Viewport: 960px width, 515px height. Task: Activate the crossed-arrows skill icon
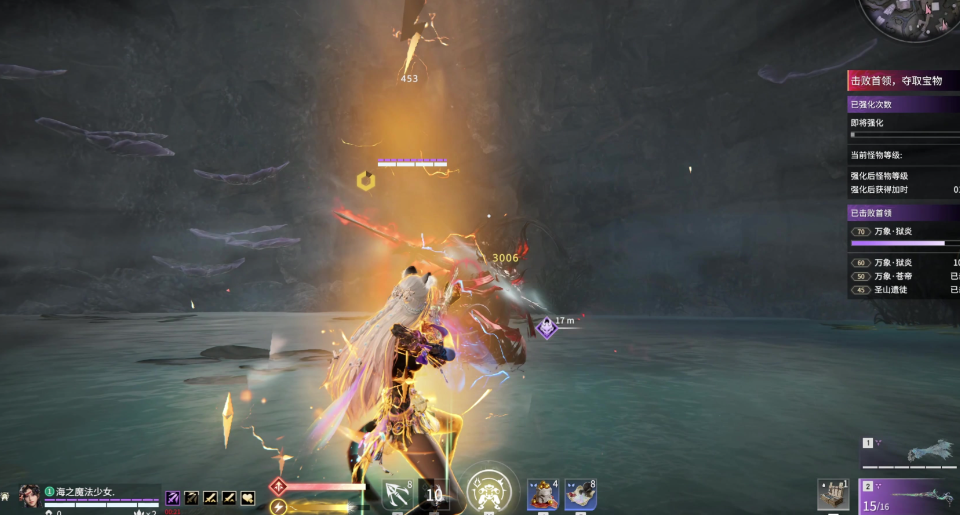click(398, 495)
